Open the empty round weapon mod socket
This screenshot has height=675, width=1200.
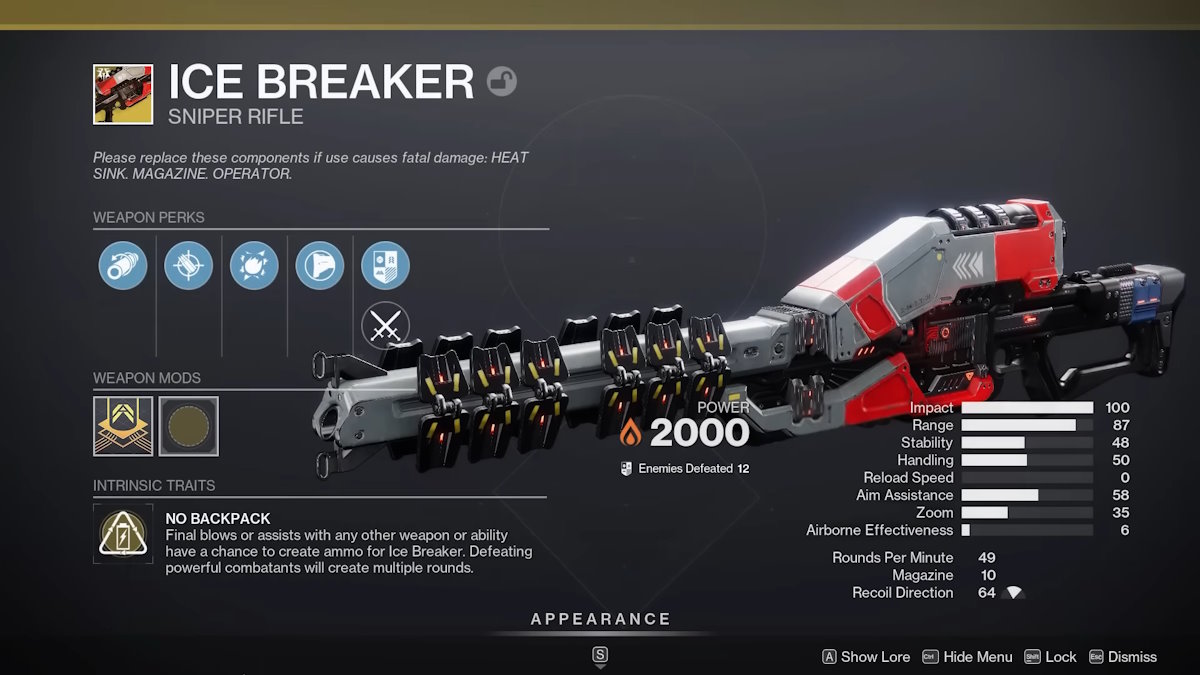click(188, 426)
